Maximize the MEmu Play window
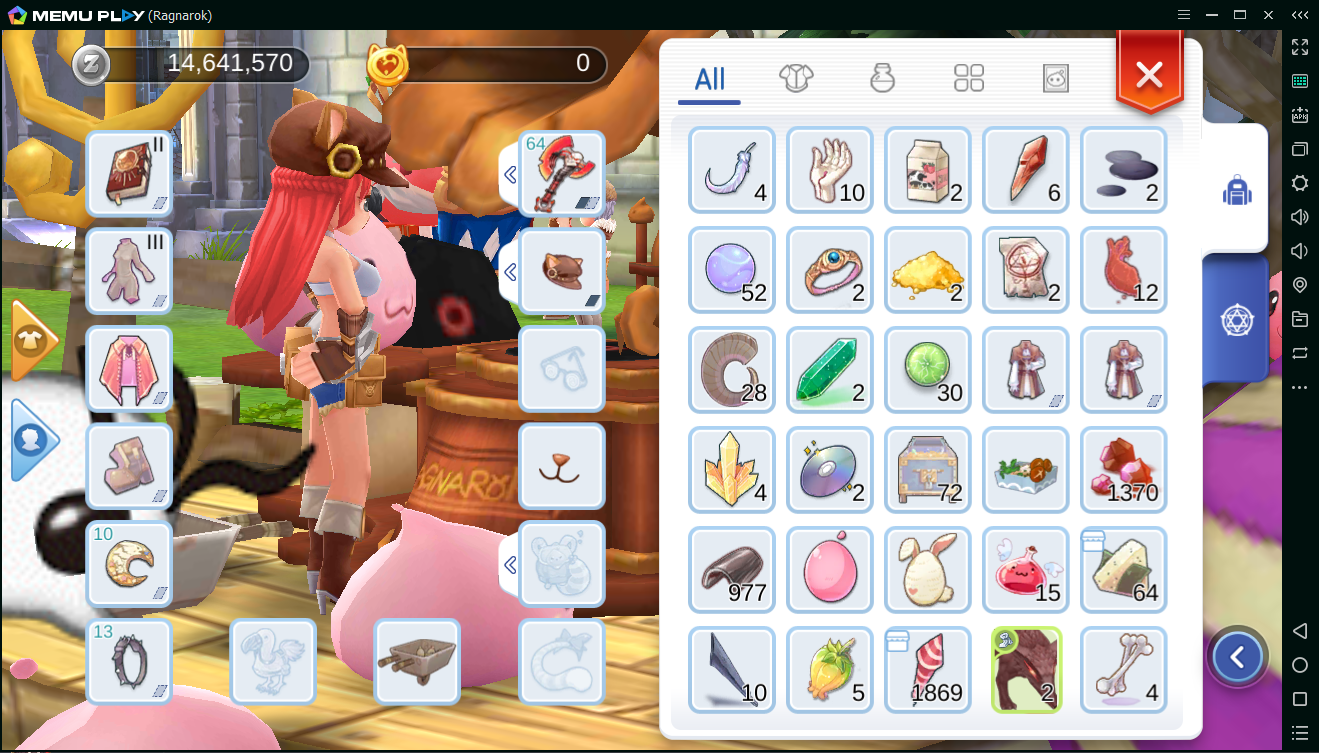 pos(1240,15)
